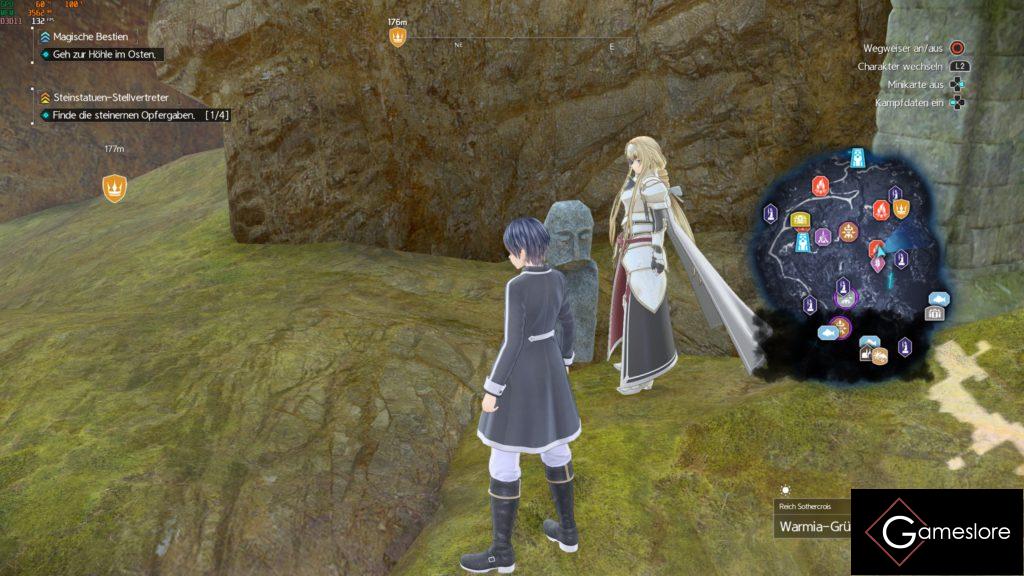Select the crown marker on the compass bar
The height and width of the screenshot is (576, 1024).
tap(398, 38)
